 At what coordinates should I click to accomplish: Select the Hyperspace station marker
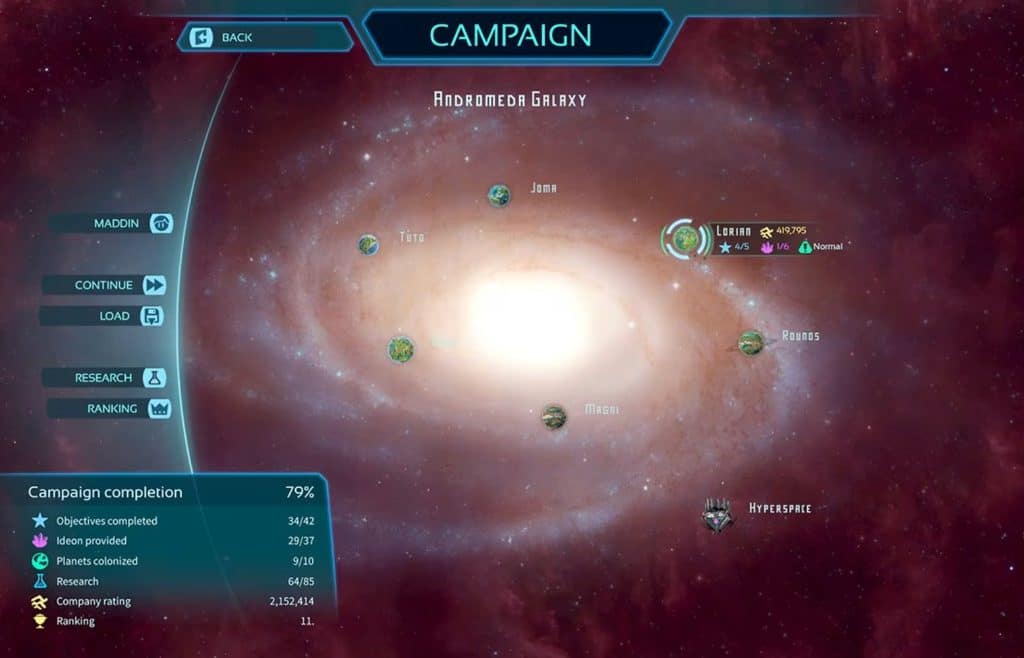click(x=717, y=514)
